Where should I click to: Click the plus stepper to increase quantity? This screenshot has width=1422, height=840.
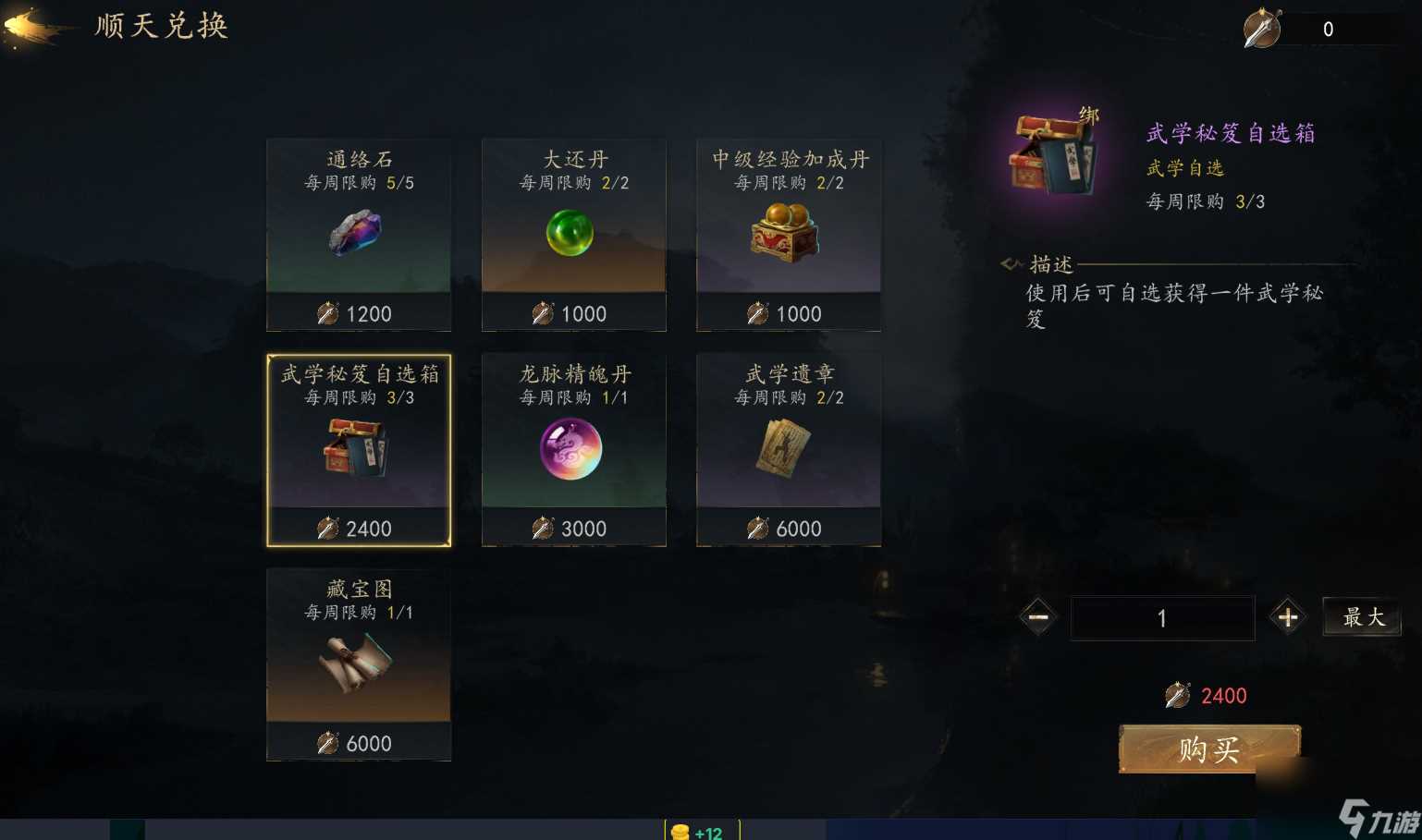1287,617
